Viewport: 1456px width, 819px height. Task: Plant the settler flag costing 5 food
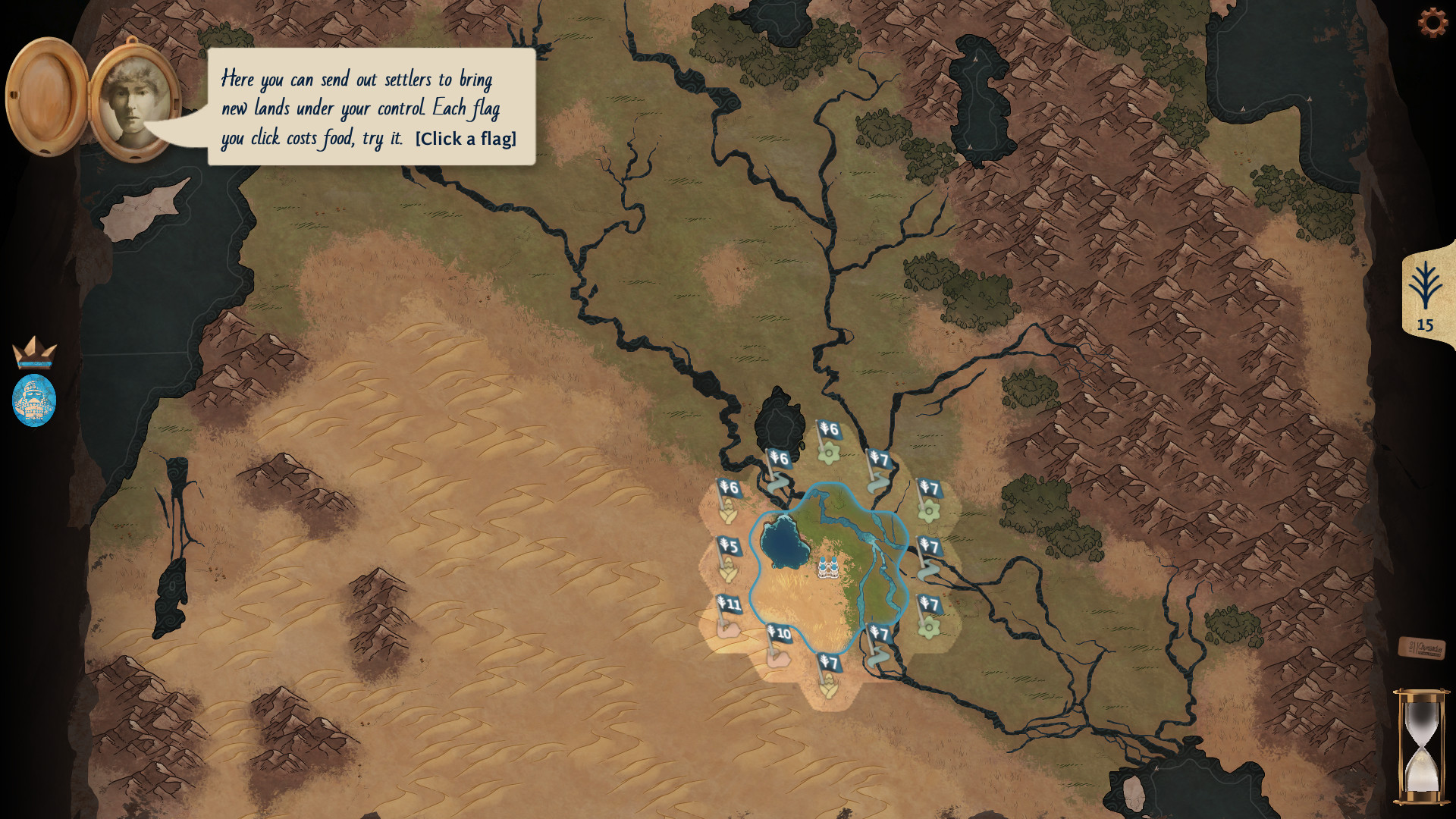730,544
